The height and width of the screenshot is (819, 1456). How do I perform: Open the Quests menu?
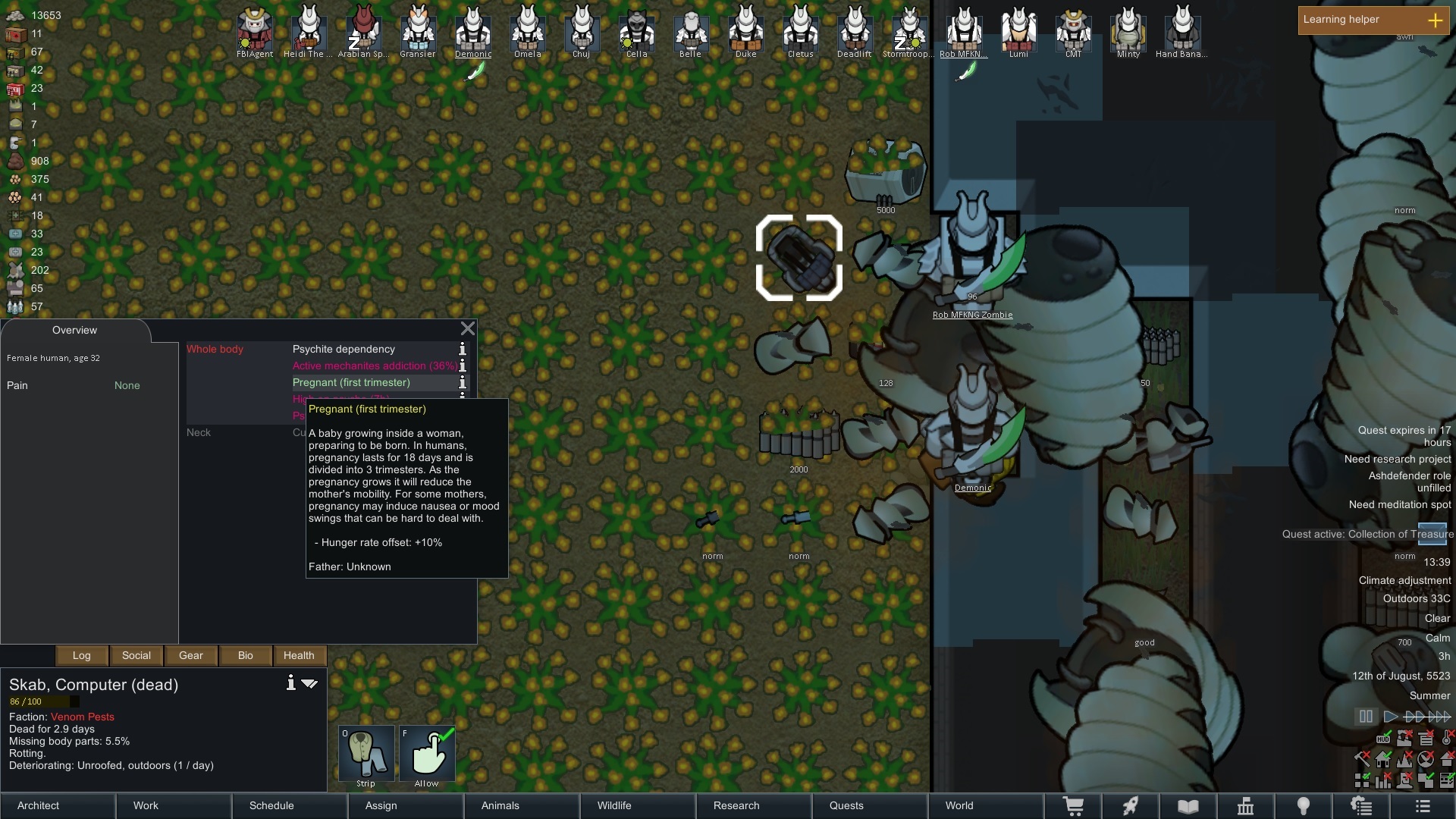846,805
